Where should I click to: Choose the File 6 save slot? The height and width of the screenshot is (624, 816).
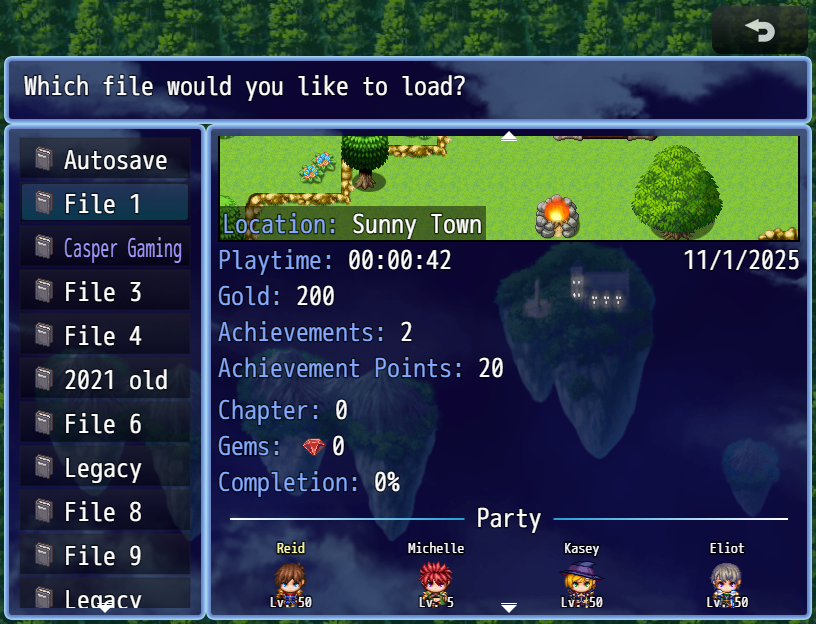click(x=105, y=424)
